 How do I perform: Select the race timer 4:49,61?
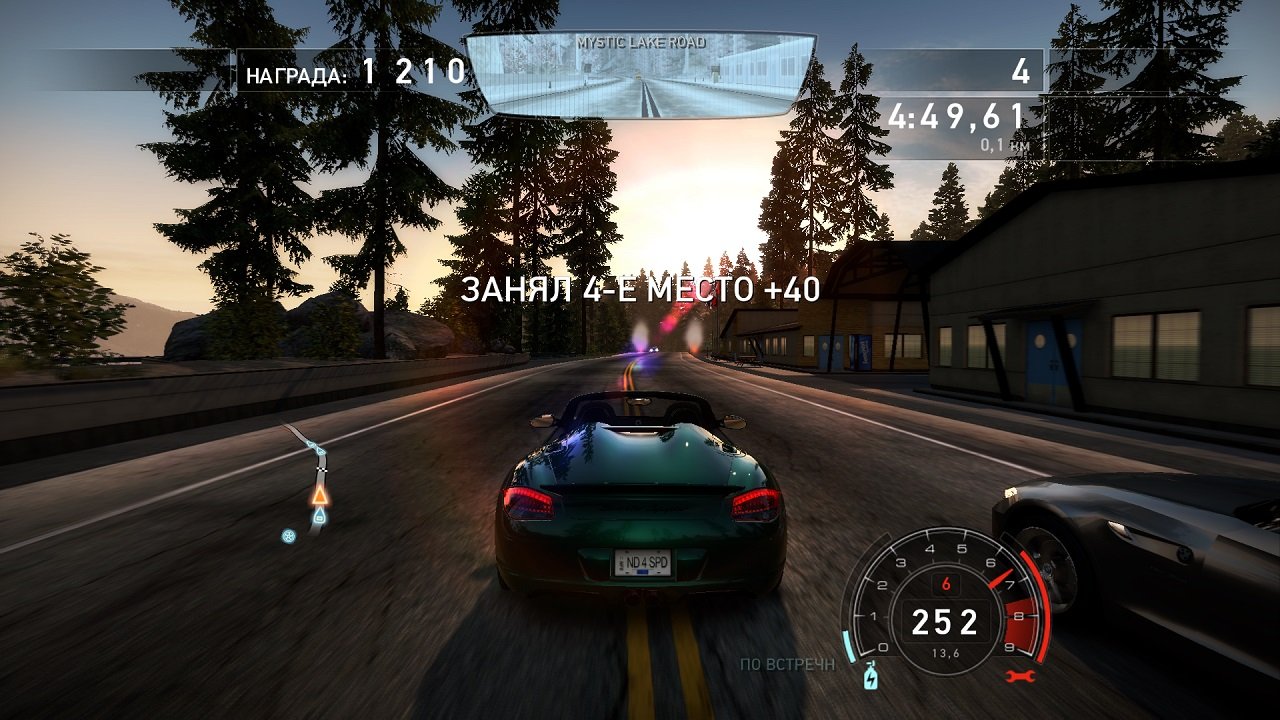(956, 115)
